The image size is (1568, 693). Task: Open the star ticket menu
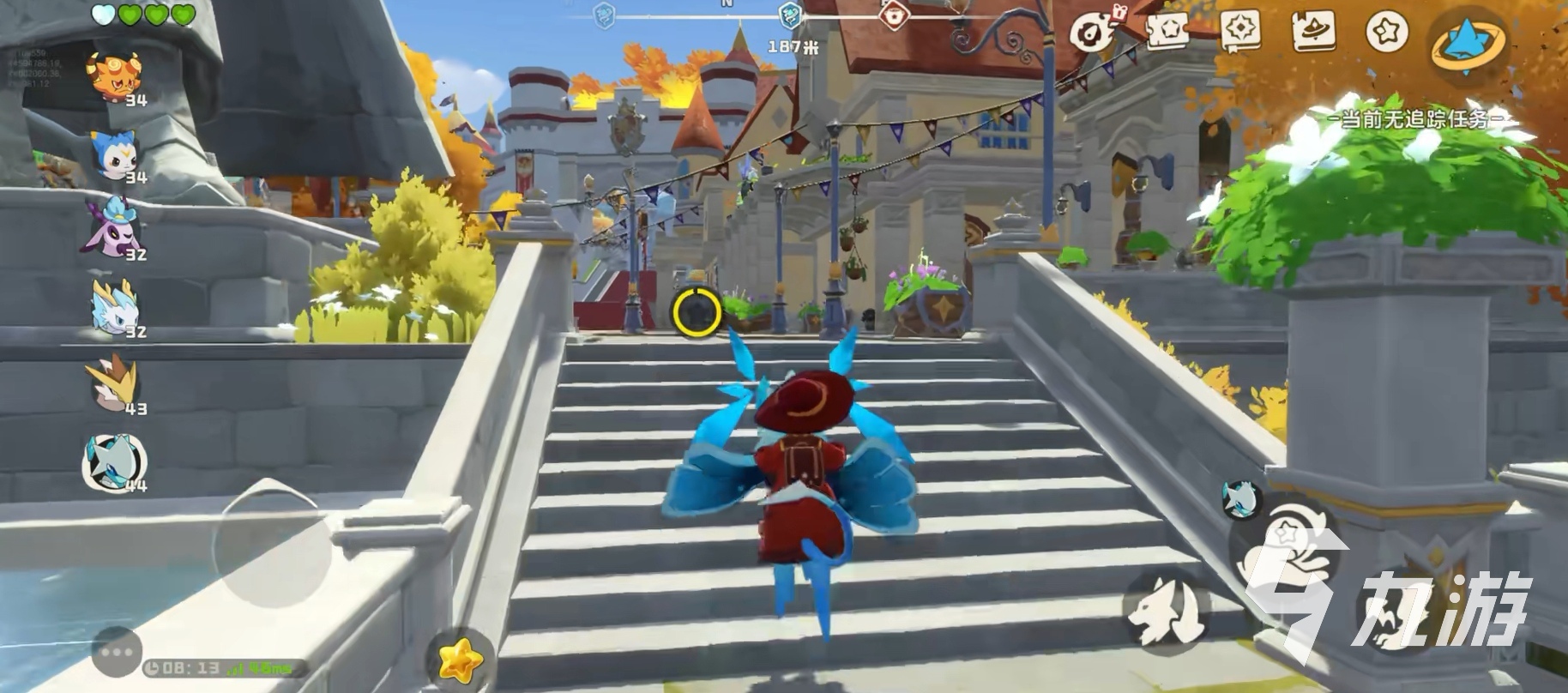click(x=1166, y=32)
